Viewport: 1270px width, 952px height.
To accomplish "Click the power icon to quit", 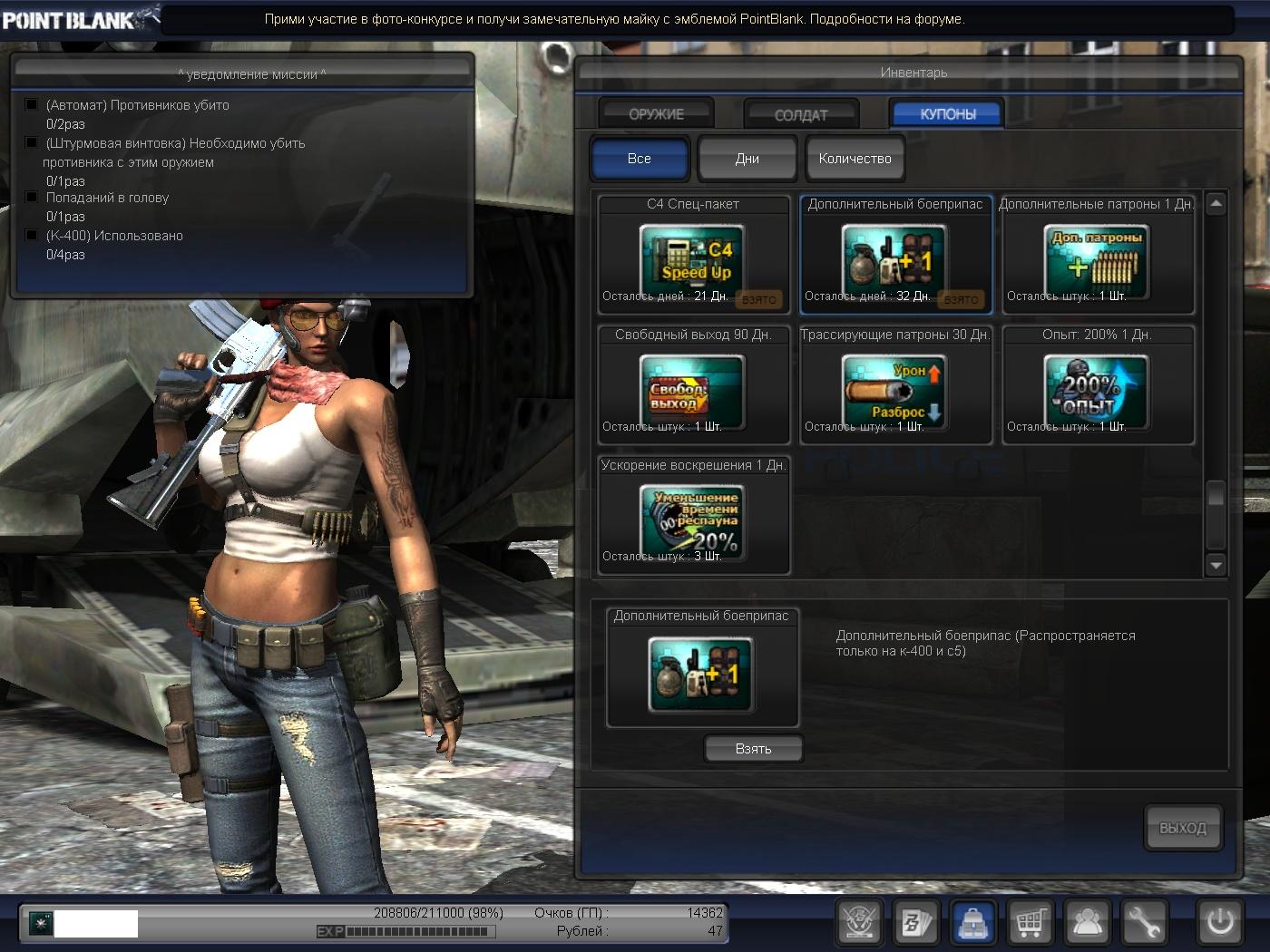I will coord(1220,924).
